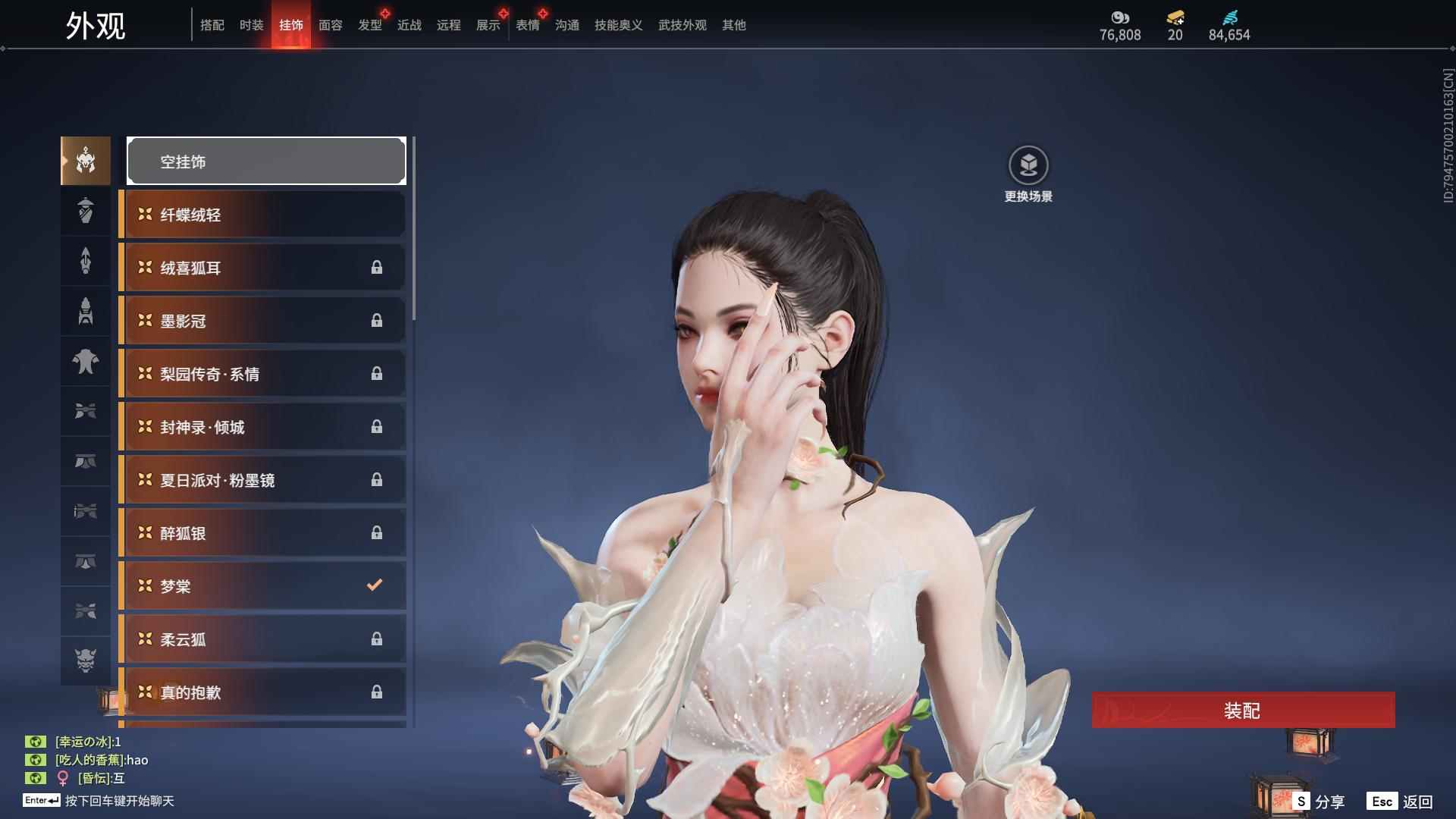This screenshot has height=819, width=1456.
Task: Choose the 真的抱歉 accessory row
Action: [262, 692]
